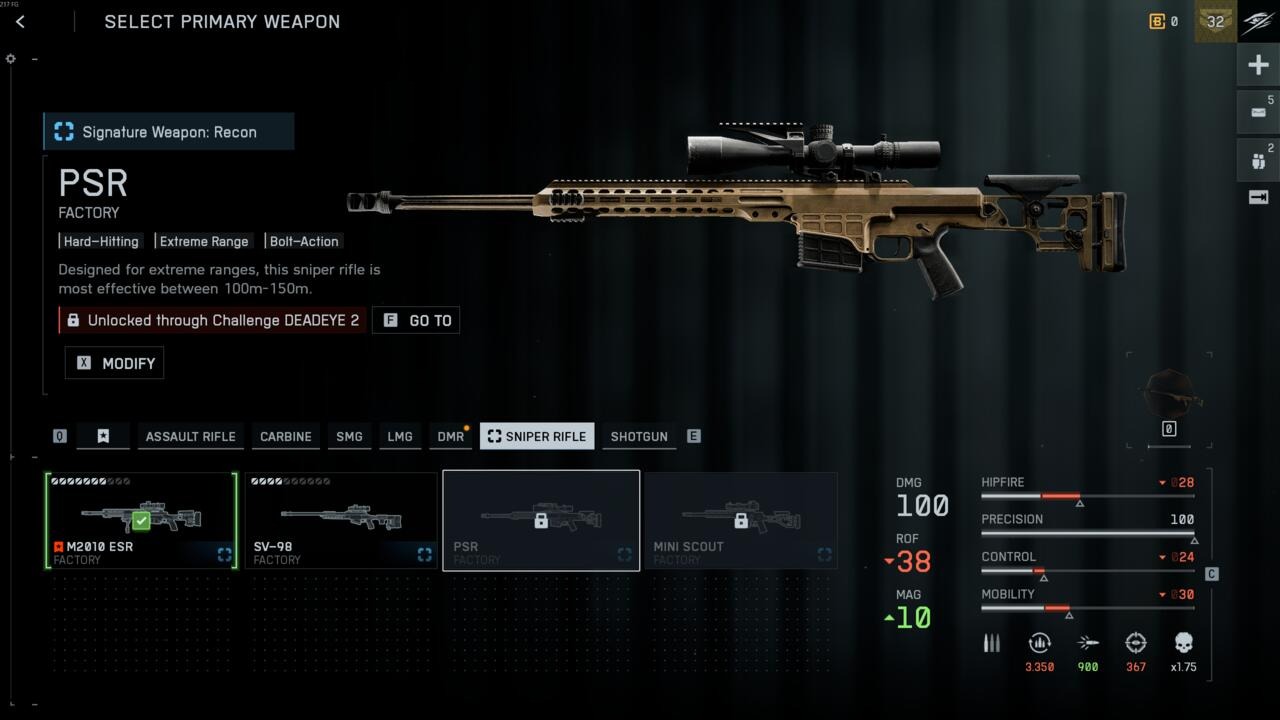
Task: Open the favorites bookmark tab
Action: (x=103, y=437)
